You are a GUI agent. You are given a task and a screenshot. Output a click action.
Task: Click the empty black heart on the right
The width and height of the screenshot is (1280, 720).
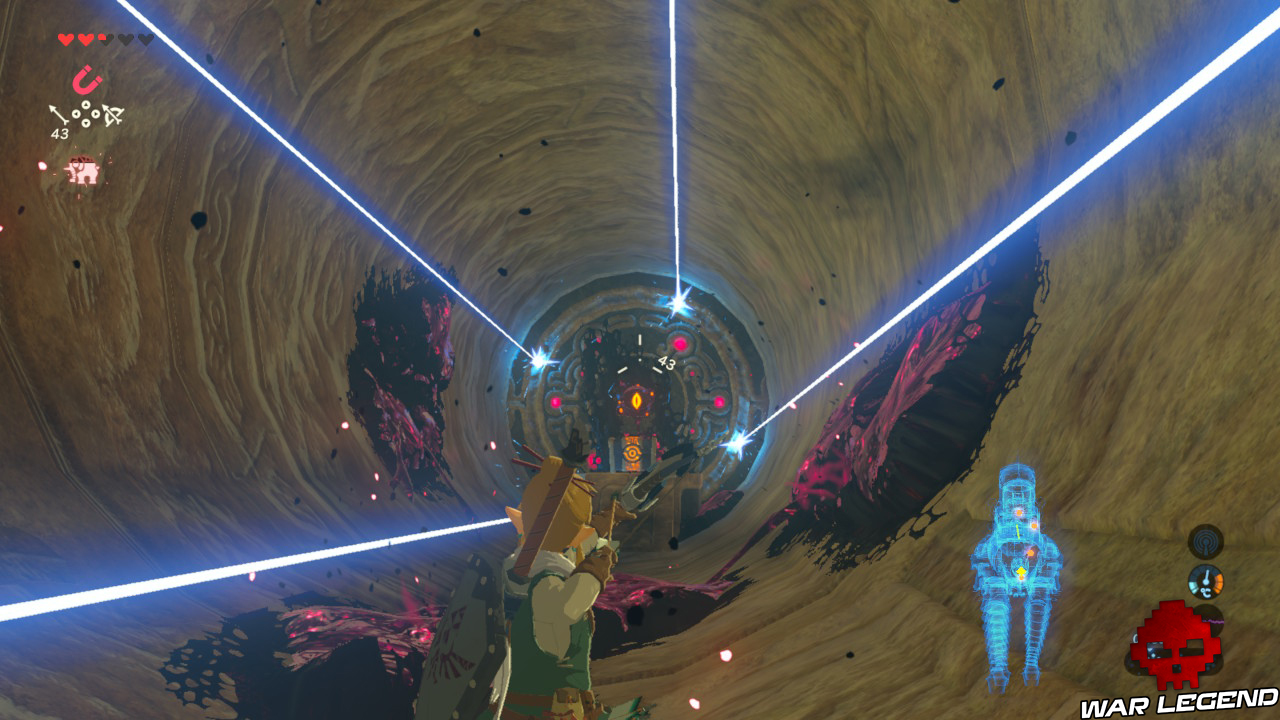(145, 38)
